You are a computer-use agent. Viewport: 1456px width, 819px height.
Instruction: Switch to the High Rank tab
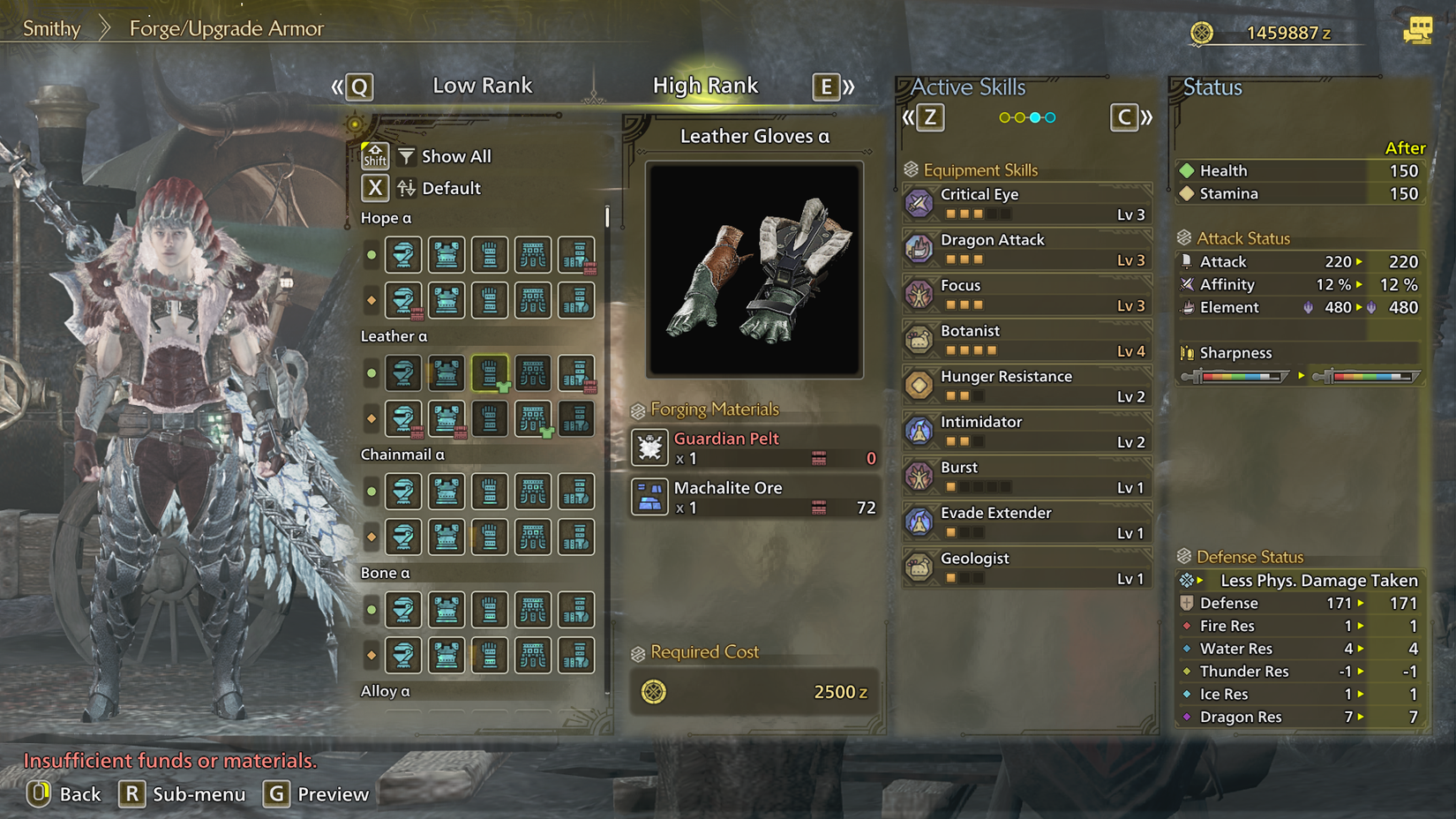706,86
